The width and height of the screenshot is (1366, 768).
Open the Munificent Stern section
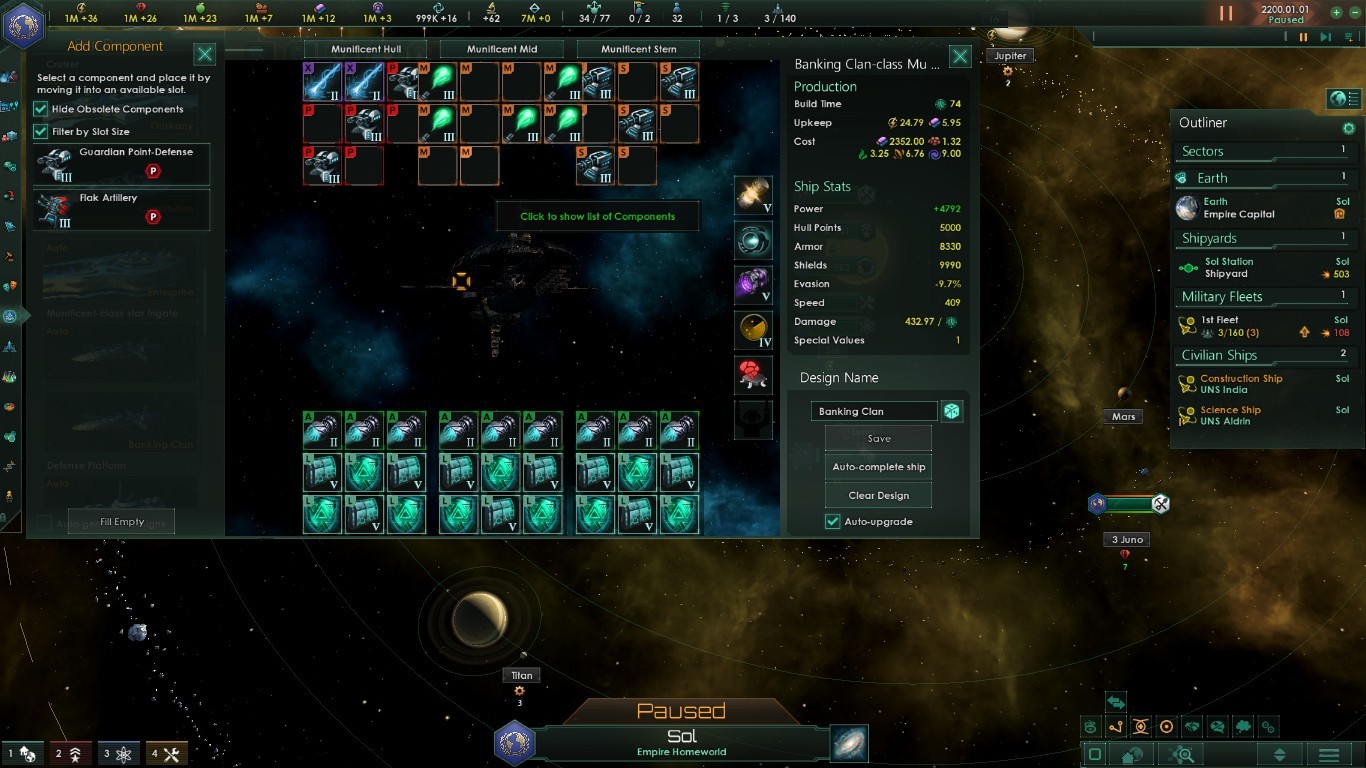[639, 49]
